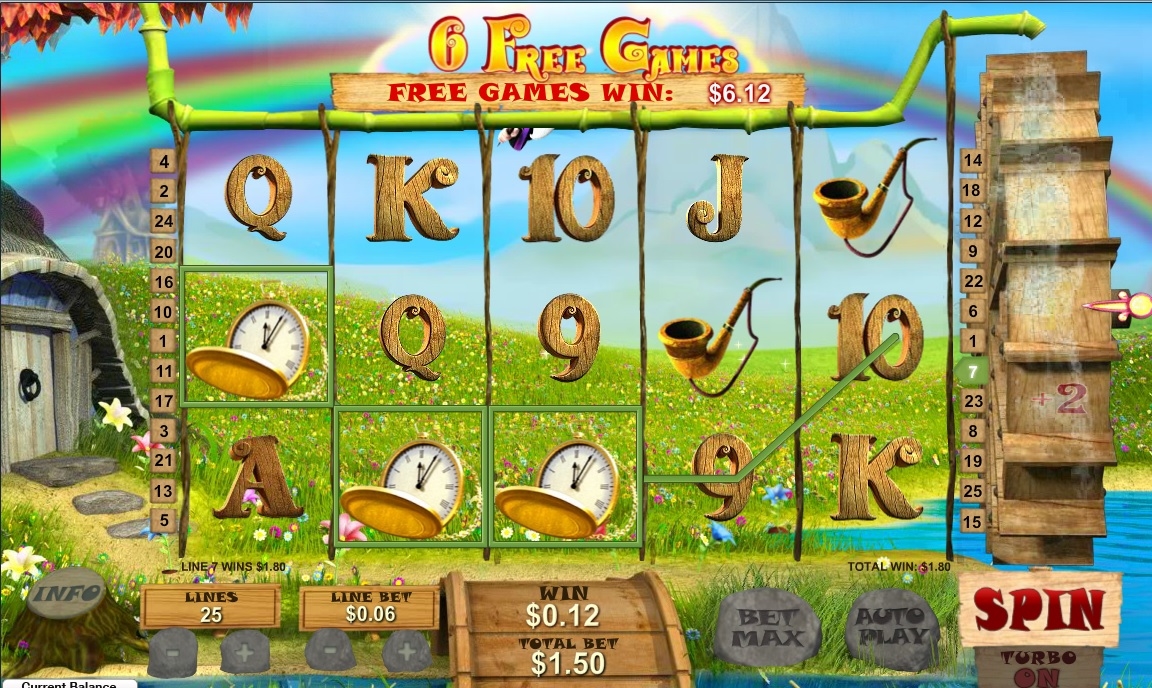Toggle the TURBO ON setting
This screenshot has height=688, width=1152.
point(1039,667)
